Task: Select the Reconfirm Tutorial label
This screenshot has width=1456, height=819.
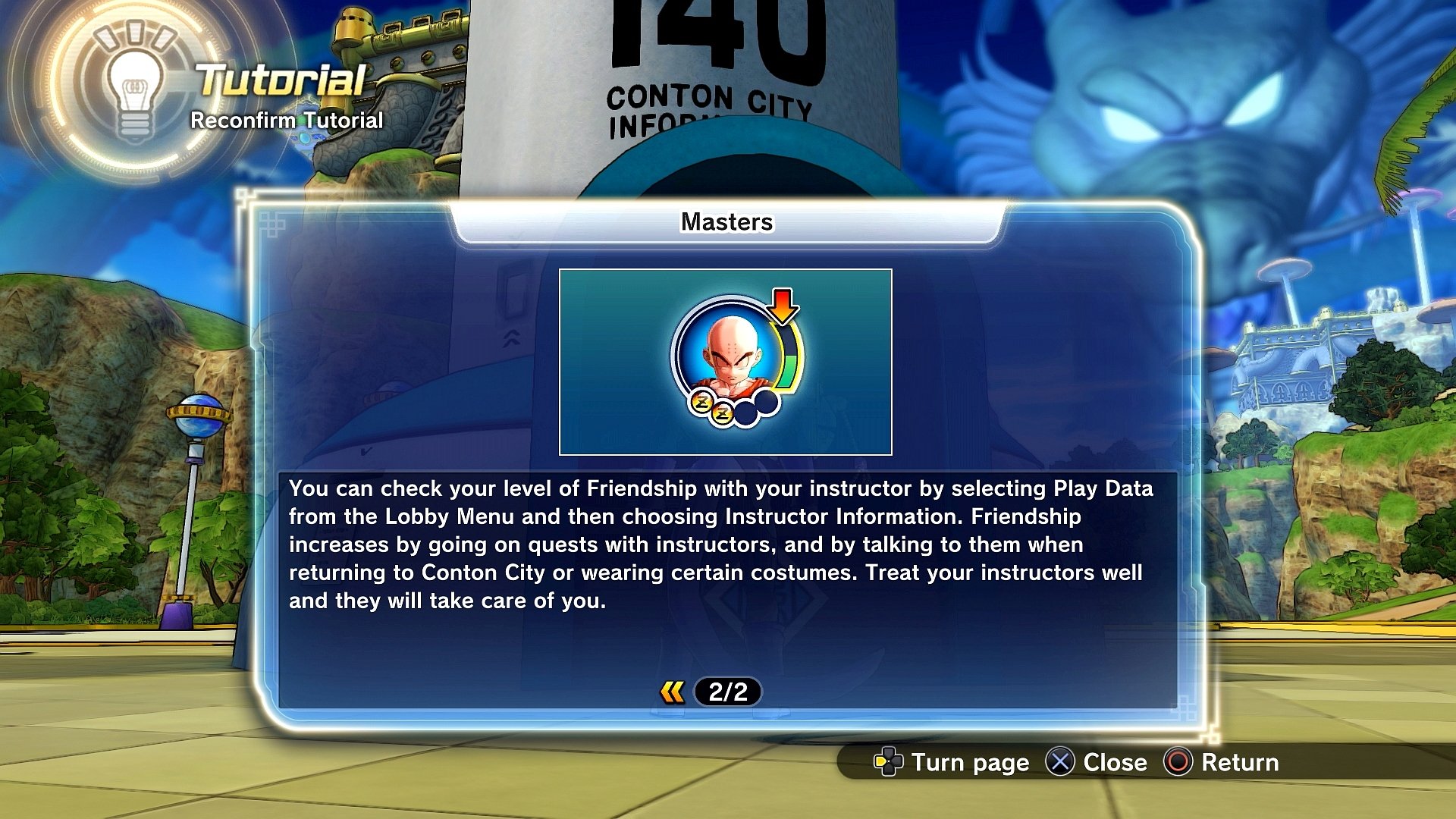Action: 287,120
